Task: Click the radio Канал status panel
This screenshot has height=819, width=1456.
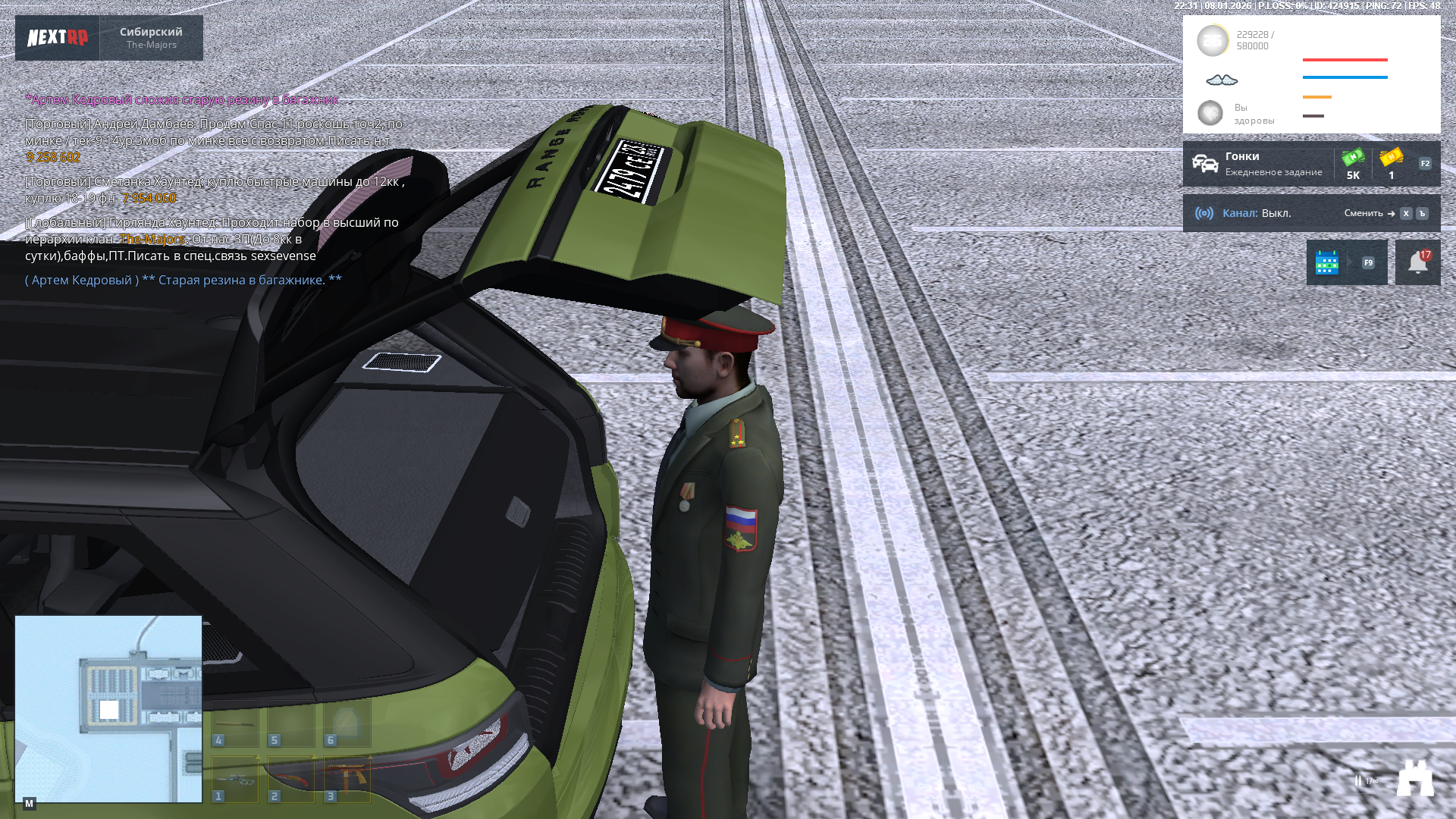Action: click(x=1259, y=213)
